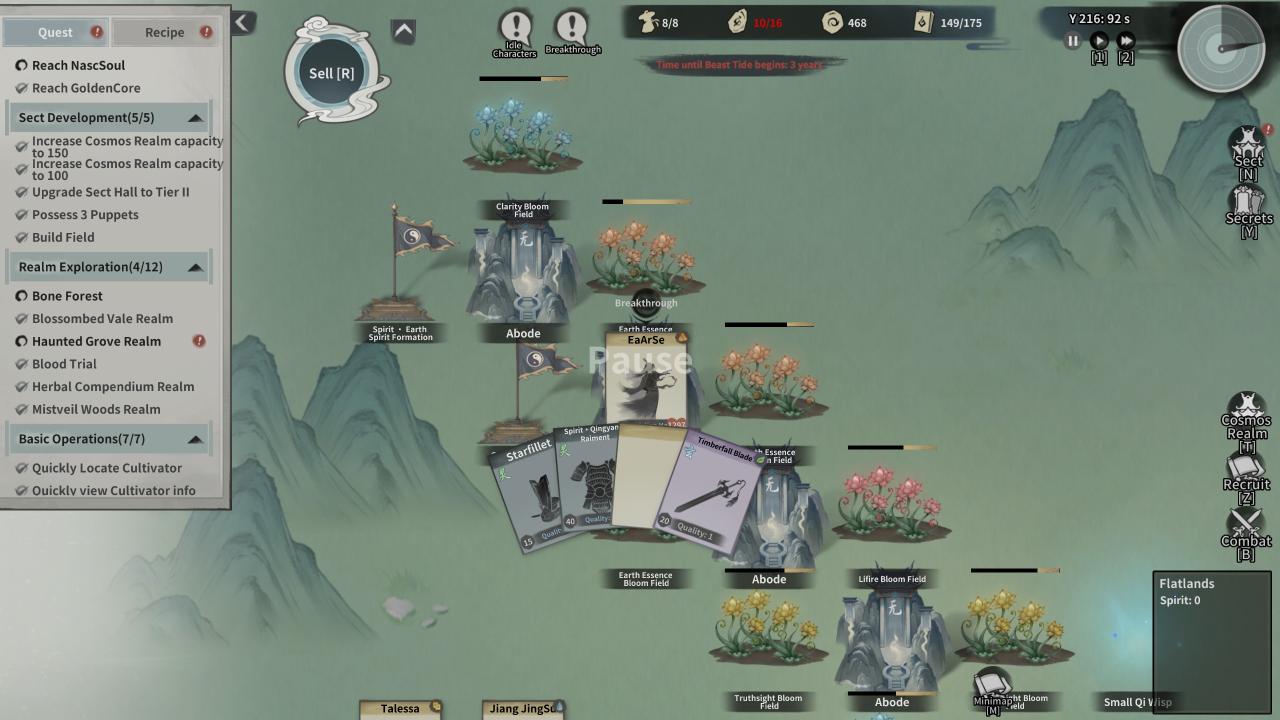Open the Secrets menu
The height and width of the screenshot is (720, 1280).
pyautogui.click(x=1248, y=210)
